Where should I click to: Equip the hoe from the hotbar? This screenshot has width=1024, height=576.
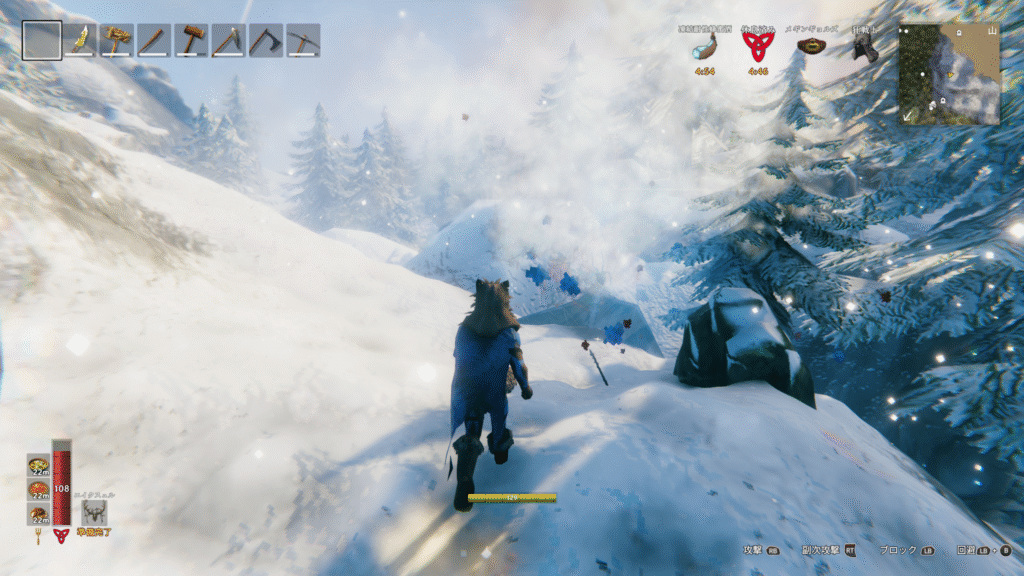click(x=228, y=40)
